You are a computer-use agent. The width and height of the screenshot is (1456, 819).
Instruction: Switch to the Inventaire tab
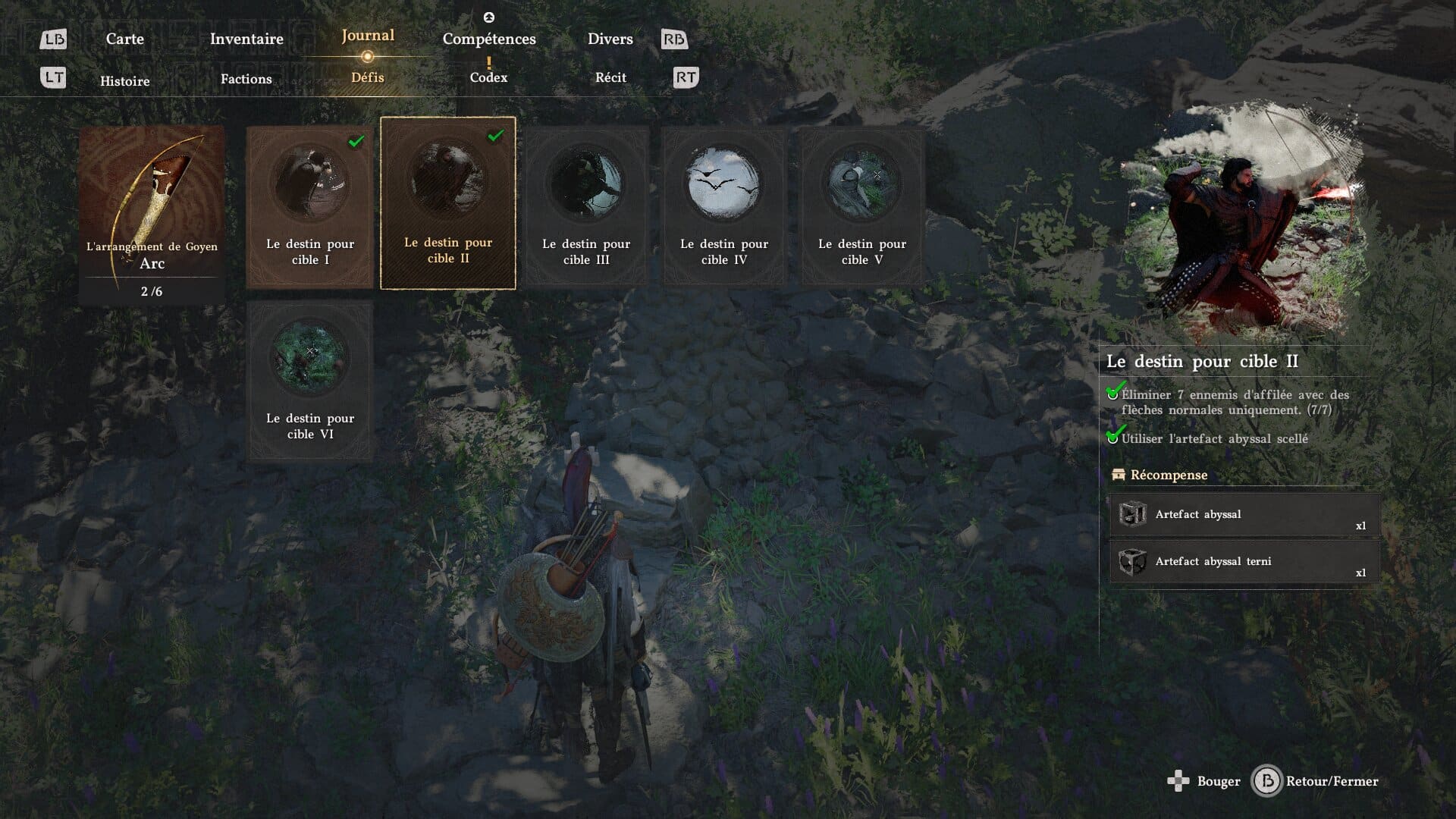coord(246,39)
